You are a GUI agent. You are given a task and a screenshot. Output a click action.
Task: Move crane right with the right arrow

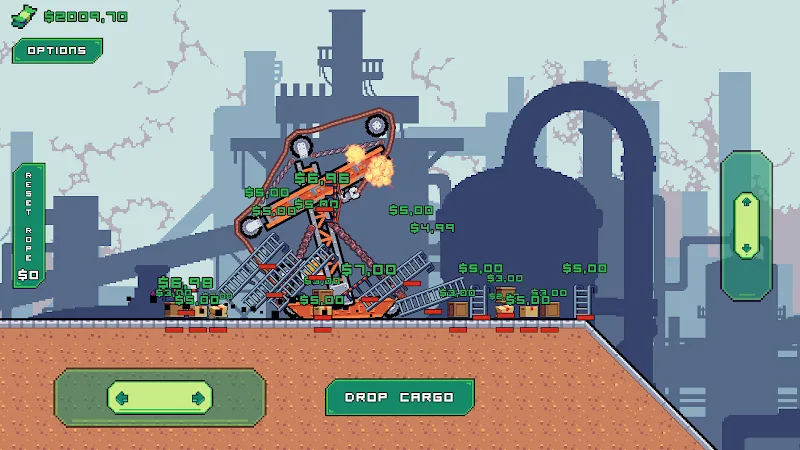198,398
